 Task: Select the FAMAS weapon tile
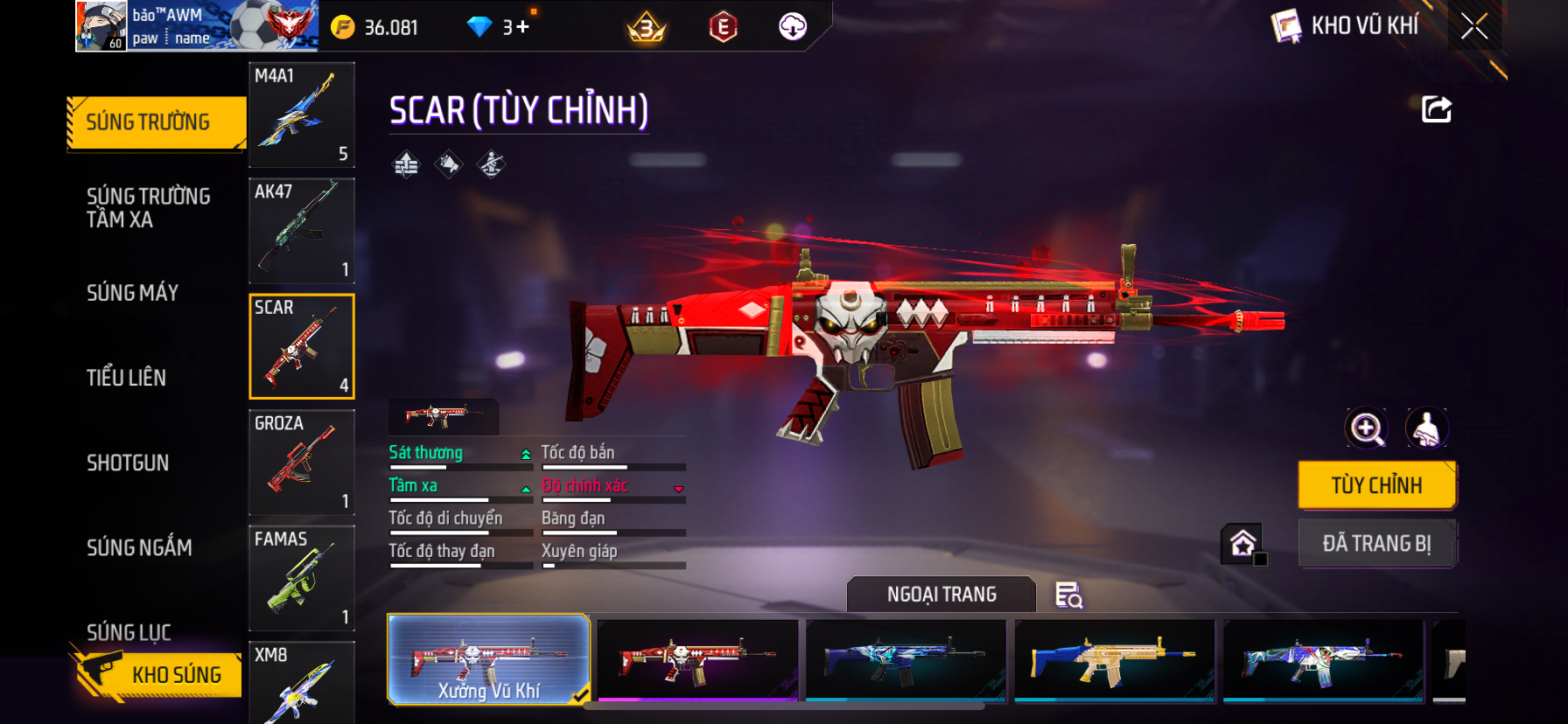(x=302, y=577)
